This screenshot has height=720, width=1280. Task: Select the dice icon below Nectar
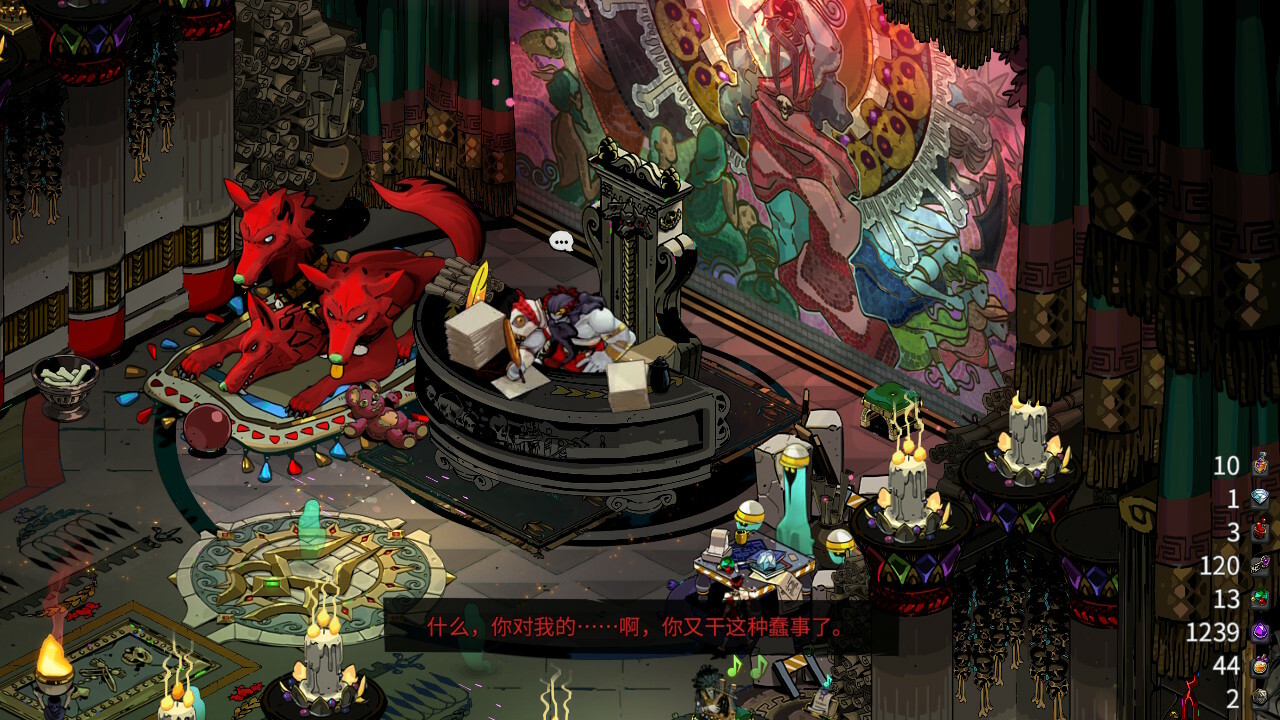click(x=1260, y=698)
